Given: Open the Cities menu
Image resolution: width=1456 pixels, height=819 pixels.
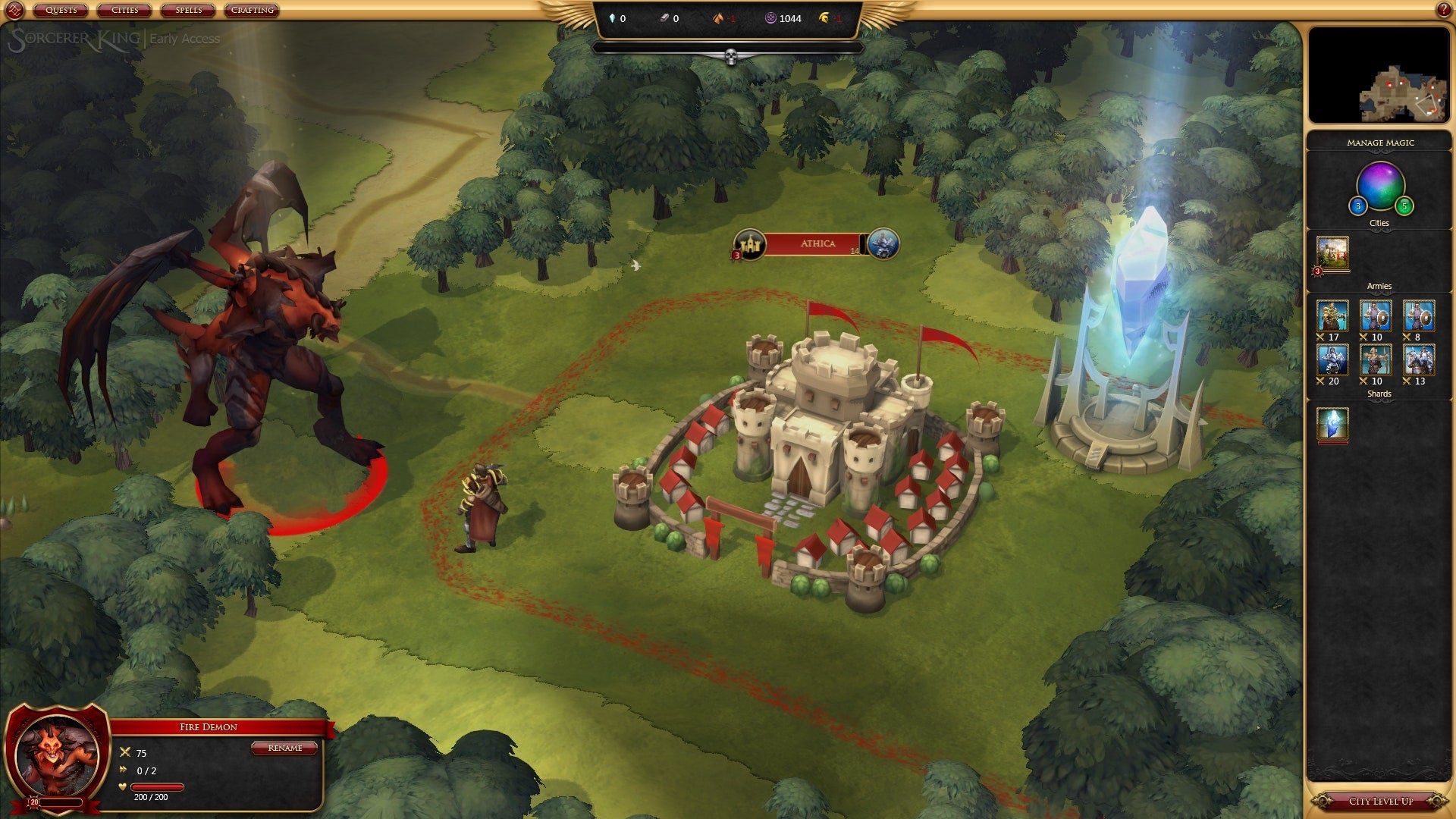Looking at the screenshot, I should click(124, 11).
